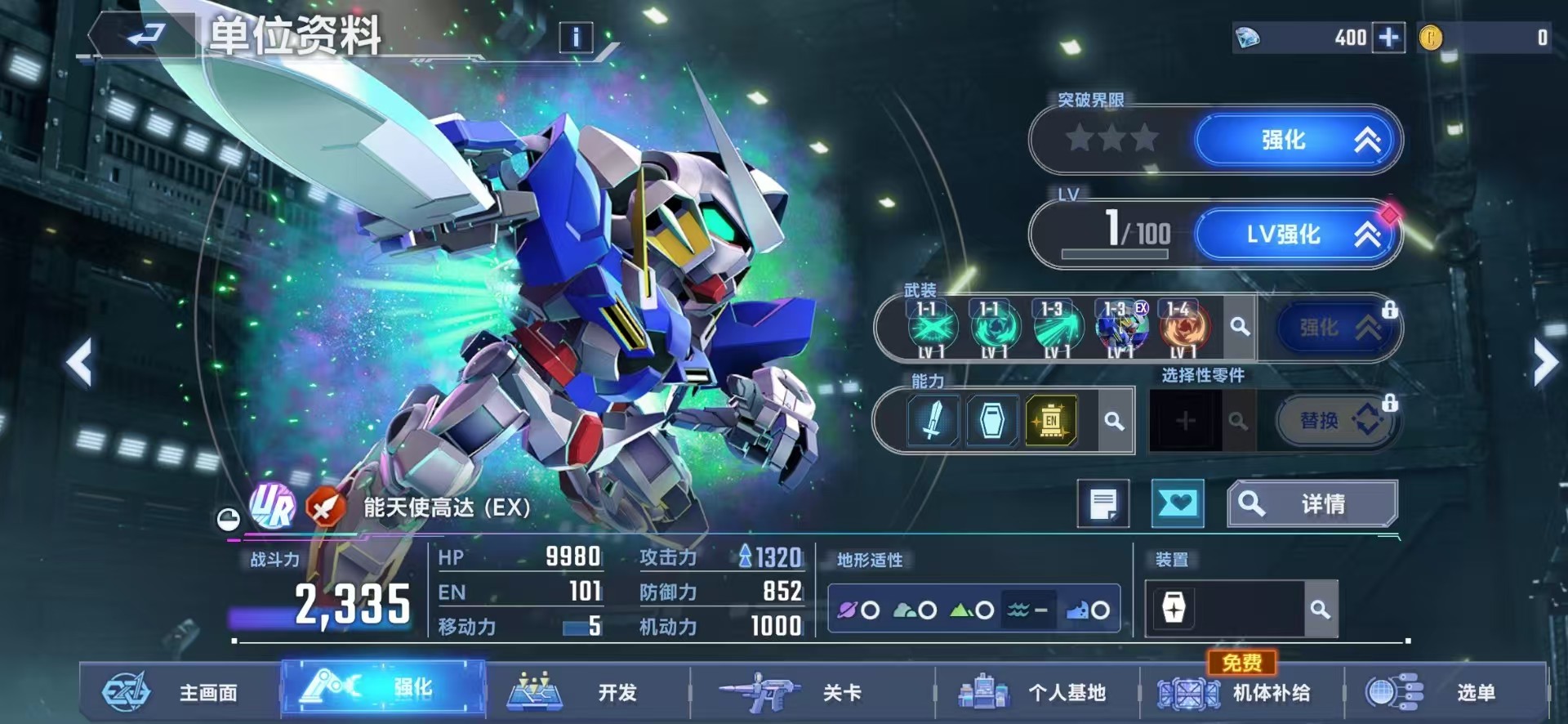The width and height of the screenshot is (1568, 724).
Task: Select the sword ability icon under 能力
Action: point(931,421)
